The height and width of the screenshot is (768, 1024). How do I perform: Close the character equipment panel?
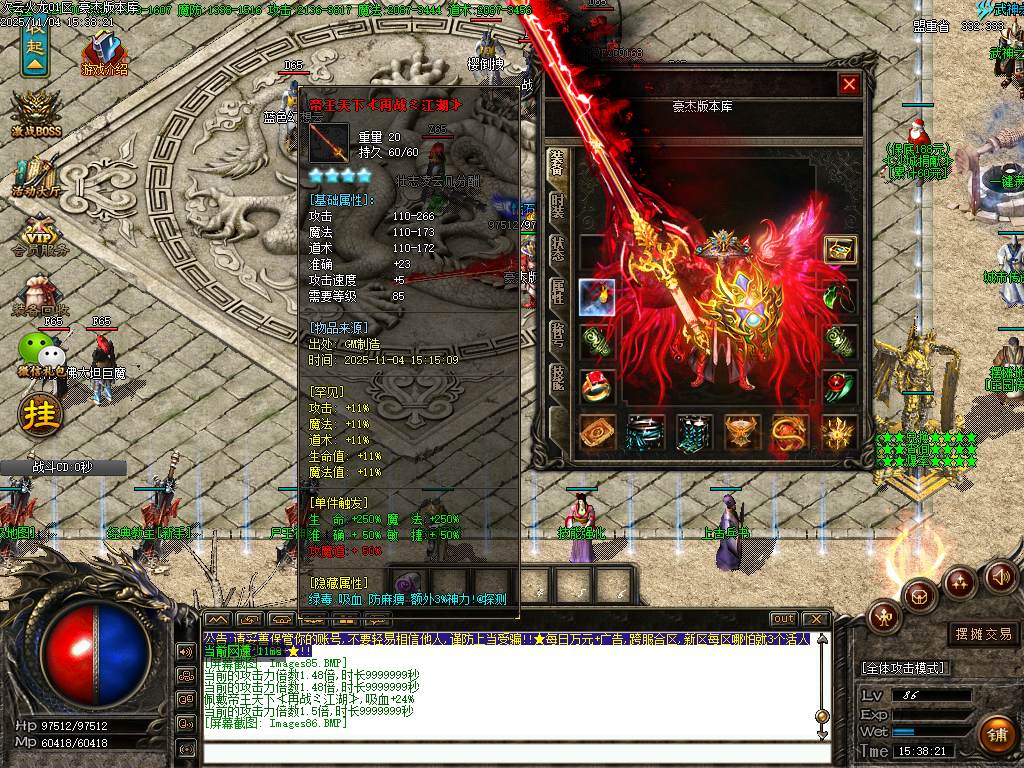(x=849, y=85)
